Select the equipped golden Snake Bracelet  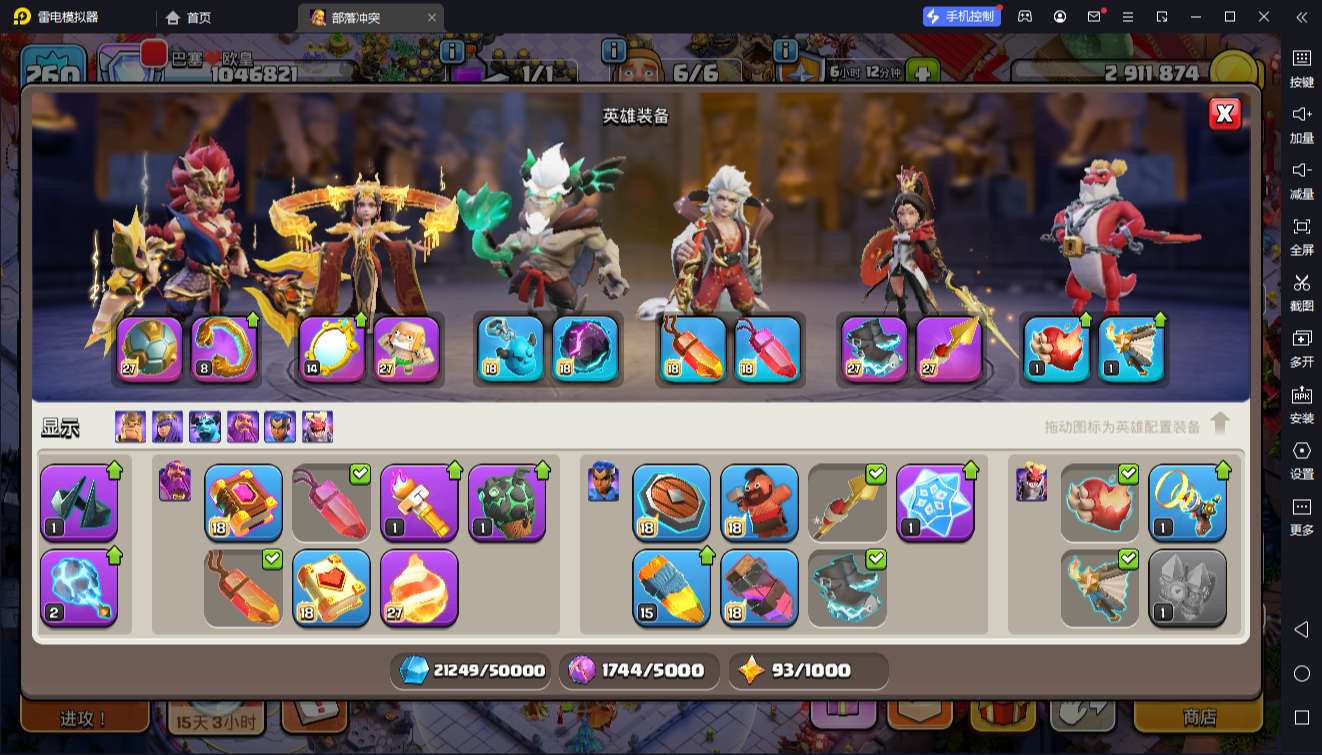224,349
